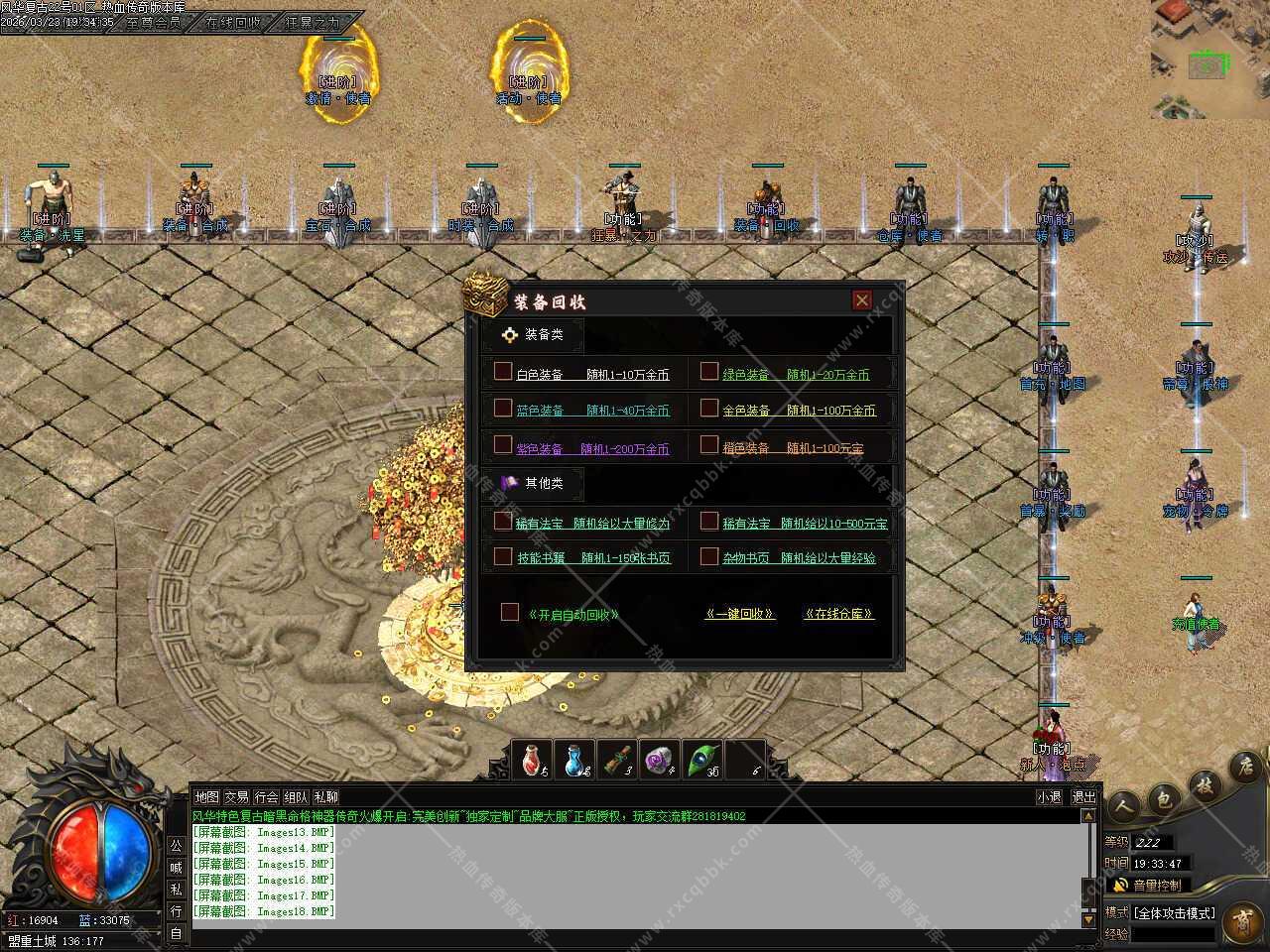Tick the 金色装备 recycle checkbox
The height and width of the screenshot is (952, 1270).
(x=708, y=408)
